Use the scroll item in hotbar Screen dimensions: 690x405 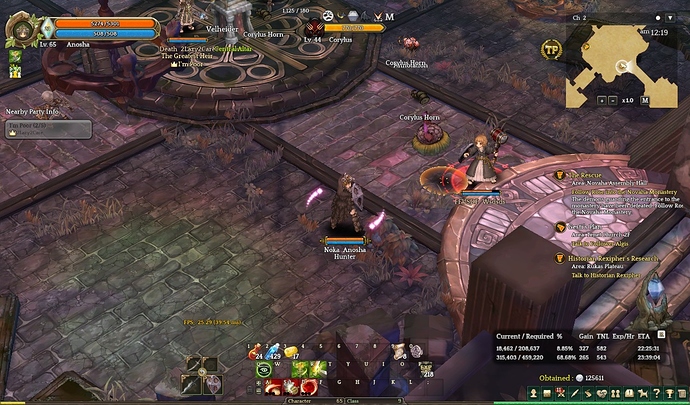point(398,350)
